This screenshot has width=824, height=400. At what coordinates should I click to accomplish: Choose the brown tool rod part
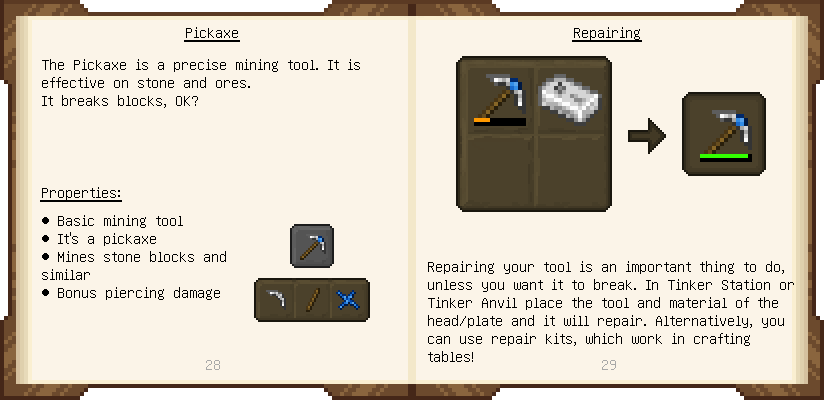click(312, 300)
